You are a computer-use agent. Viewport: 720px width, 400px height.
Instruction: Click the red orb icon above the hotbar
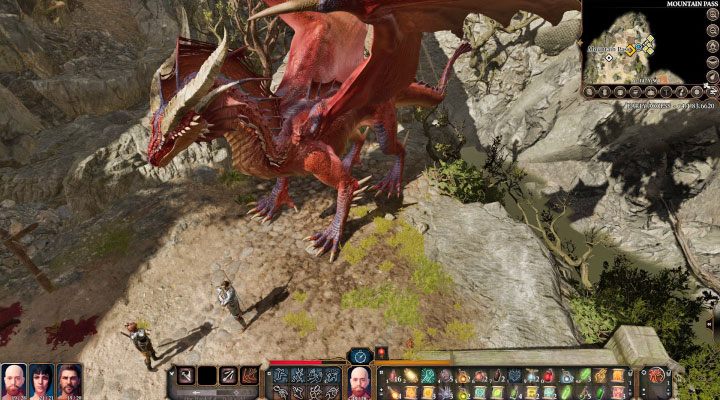pos(381,354)
